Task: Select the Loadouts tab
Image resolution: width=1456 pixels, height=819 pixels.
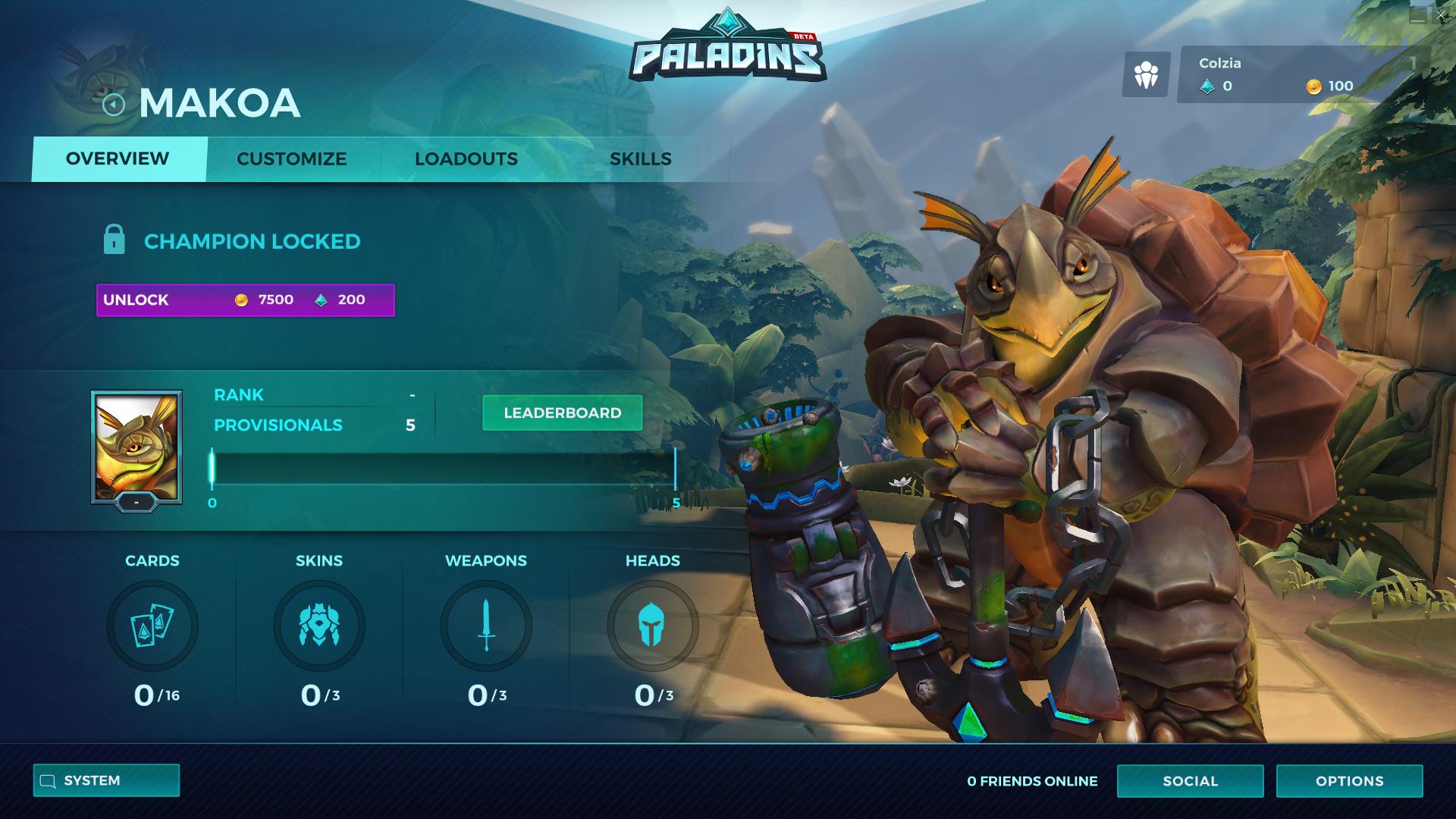Action: (x=466, y=159)
